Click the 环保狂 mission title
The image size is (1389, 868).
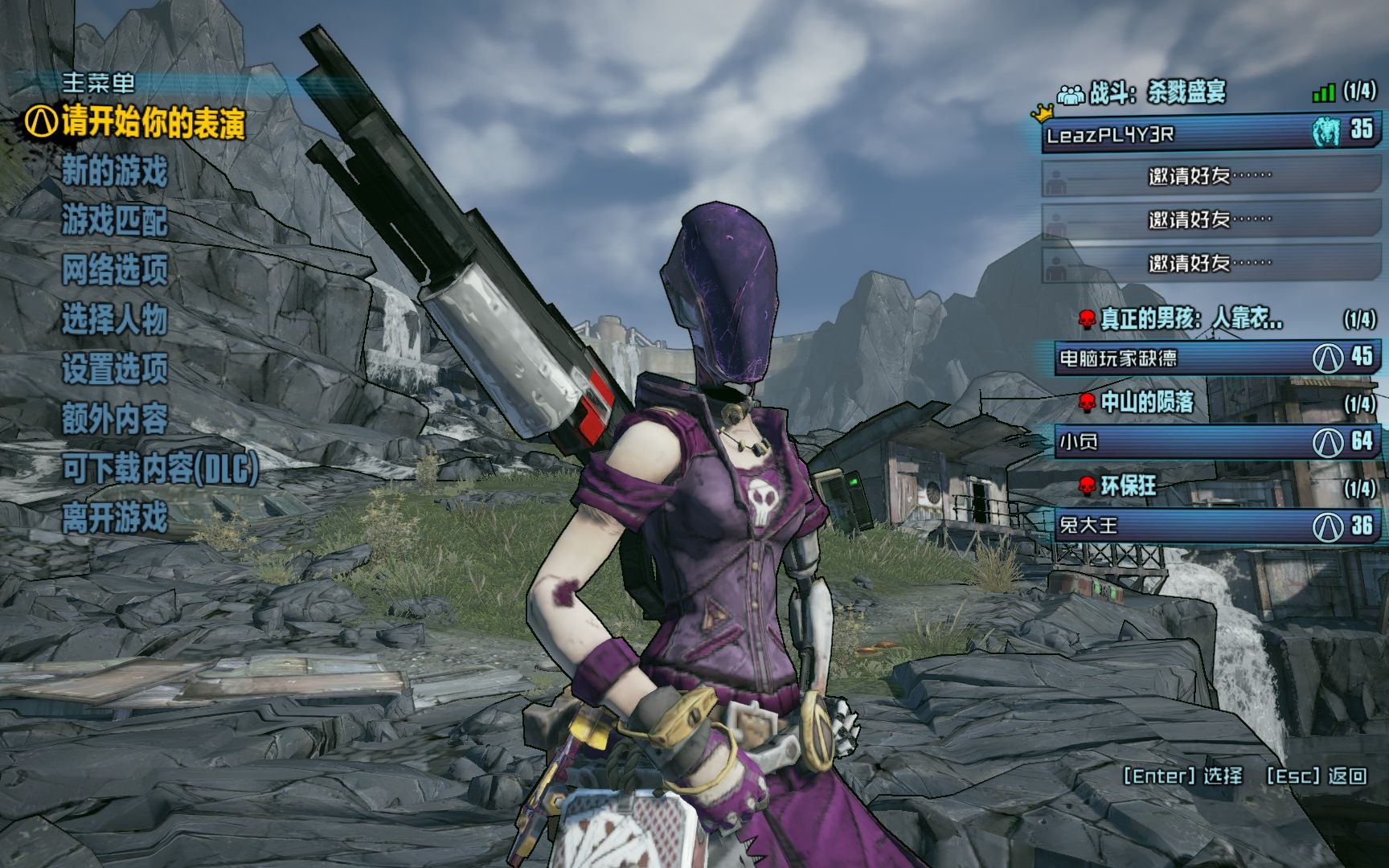(x=1129, y=485)
